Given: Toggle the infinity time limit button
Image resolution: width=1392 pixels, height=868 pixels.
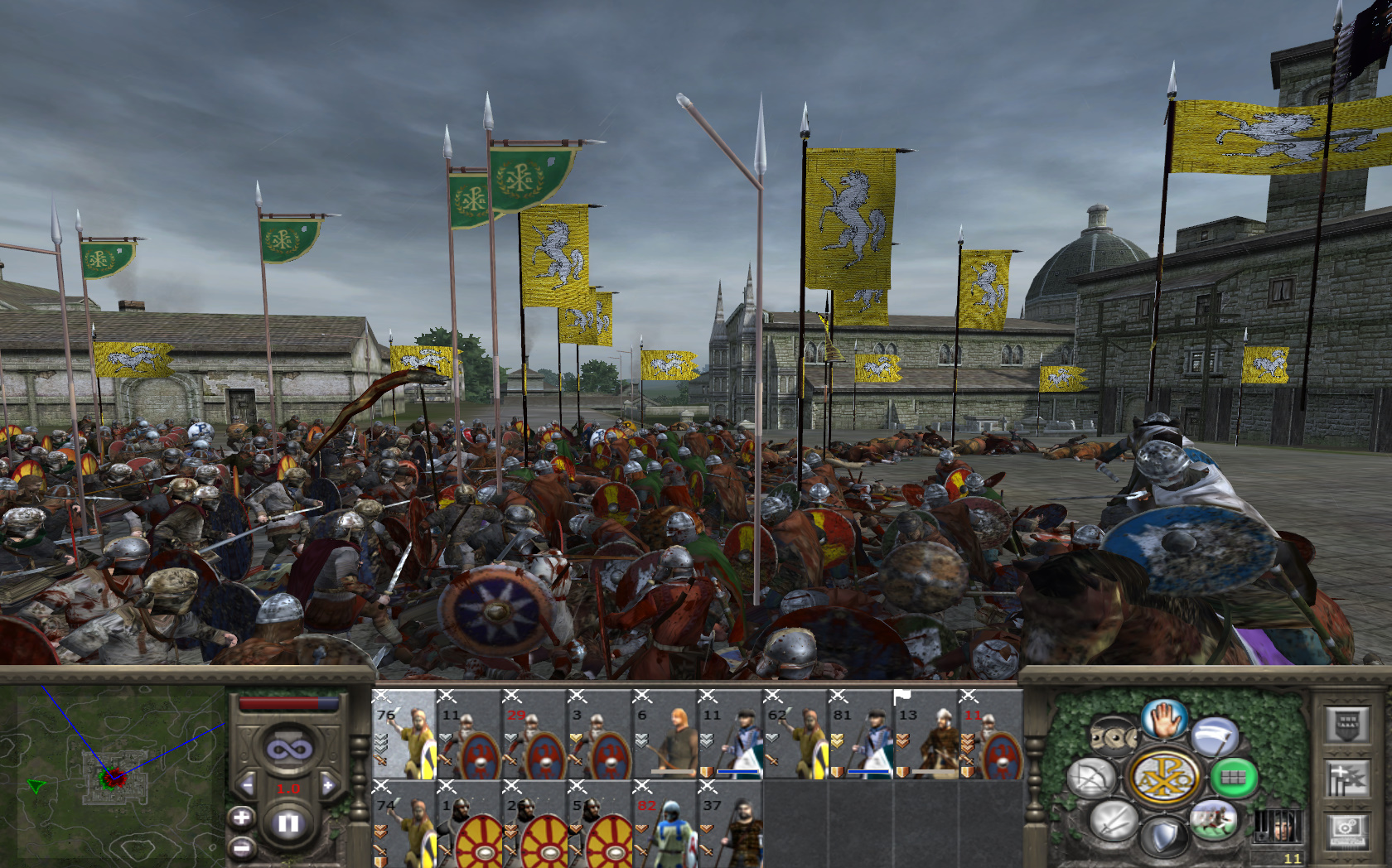Looking at the screenshot, I should point(288,750).
